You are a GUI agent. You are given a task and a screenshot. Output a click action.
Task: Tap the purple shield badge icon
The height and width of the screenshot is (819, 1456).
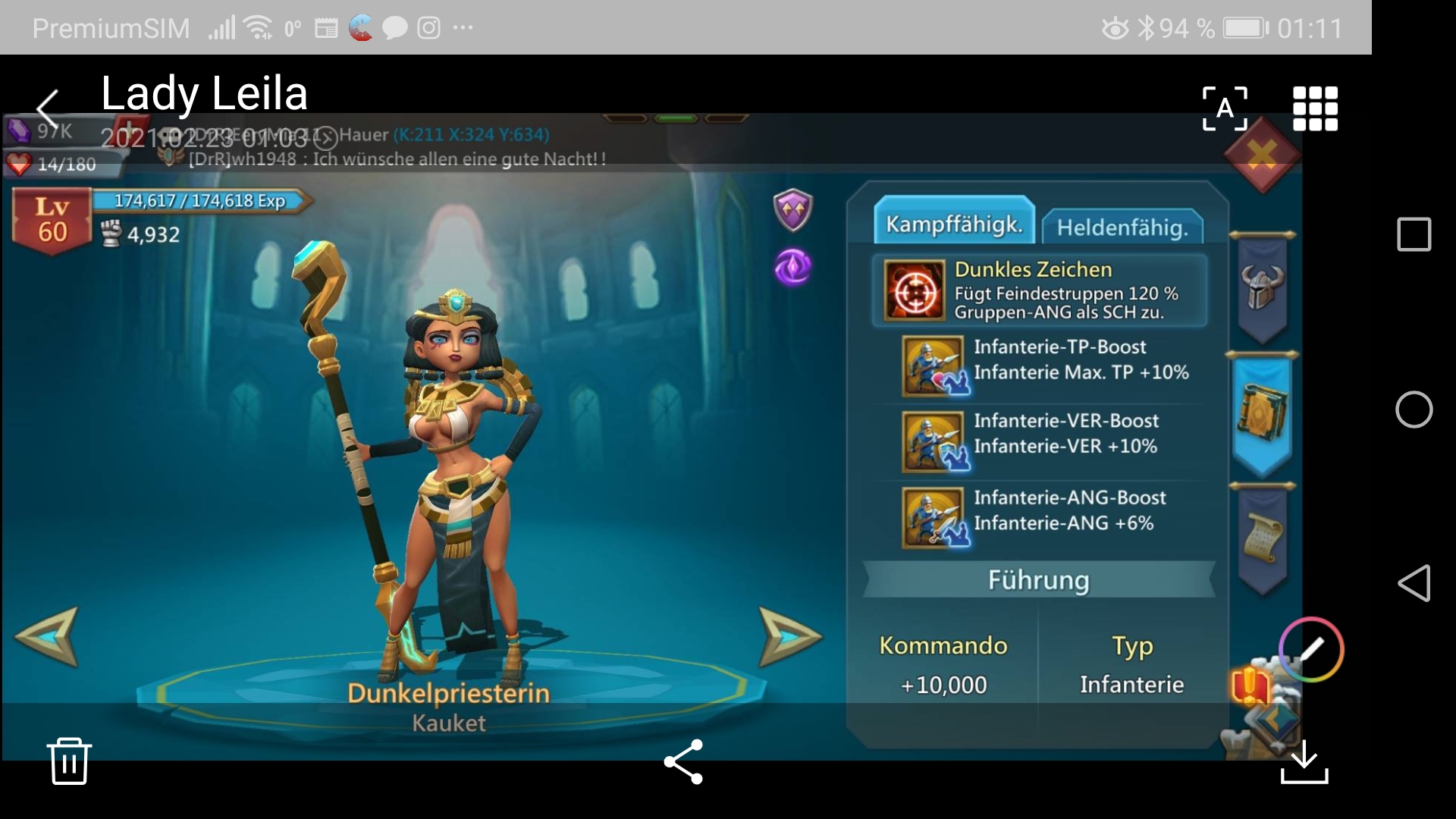point(793,209)
